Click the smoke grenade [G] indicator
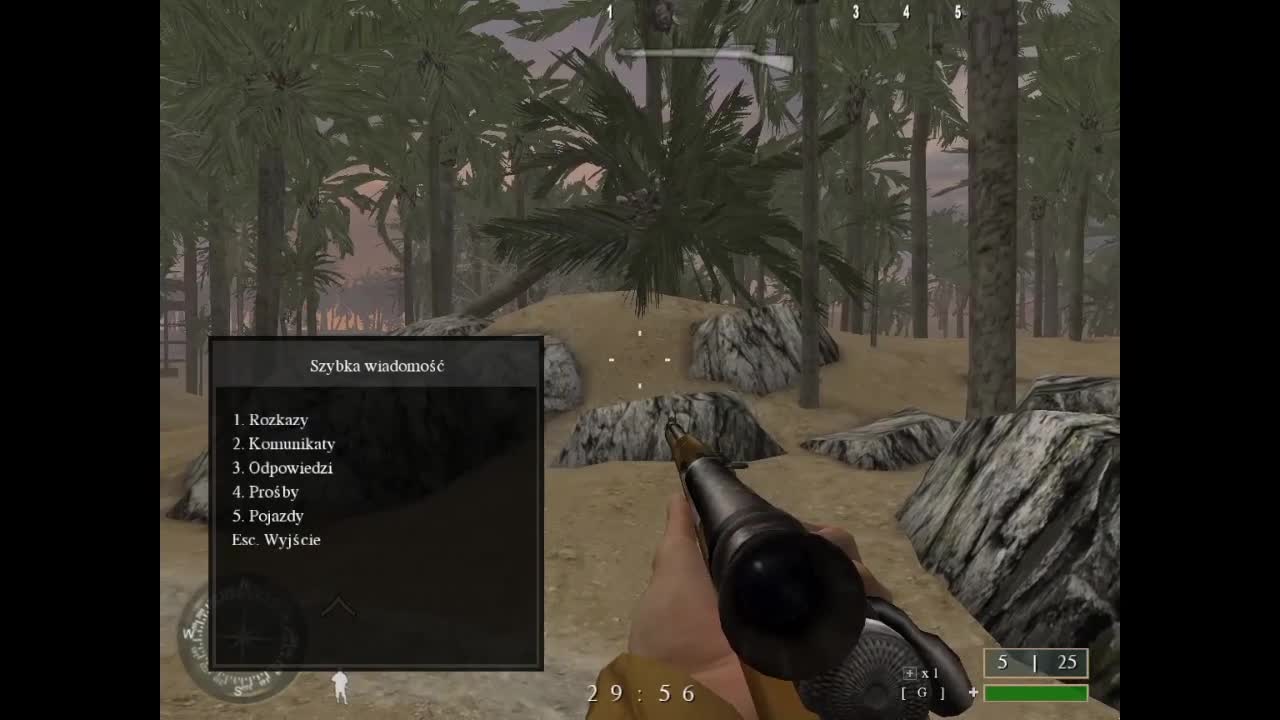The height and width of the screenshot is (720, 1280). click(922, 692)
